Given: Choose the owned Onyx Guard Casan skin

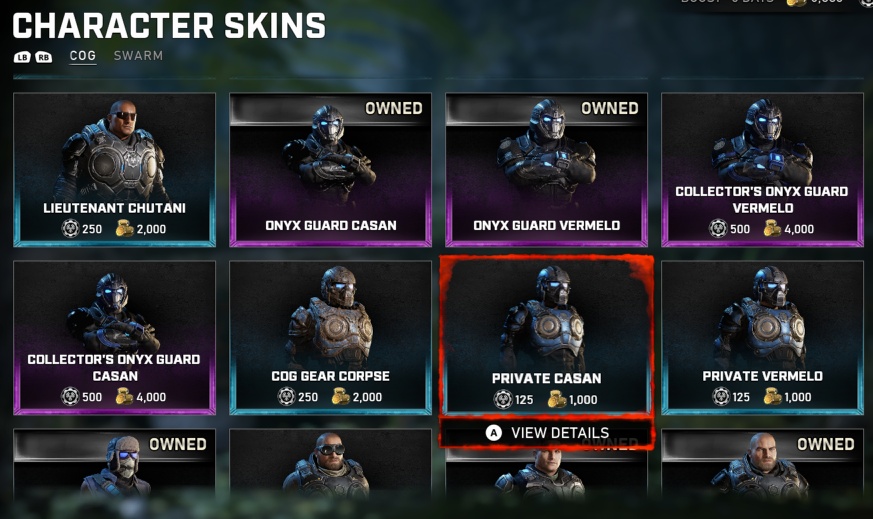Looking at the screenshot, I should coord(330,169).
